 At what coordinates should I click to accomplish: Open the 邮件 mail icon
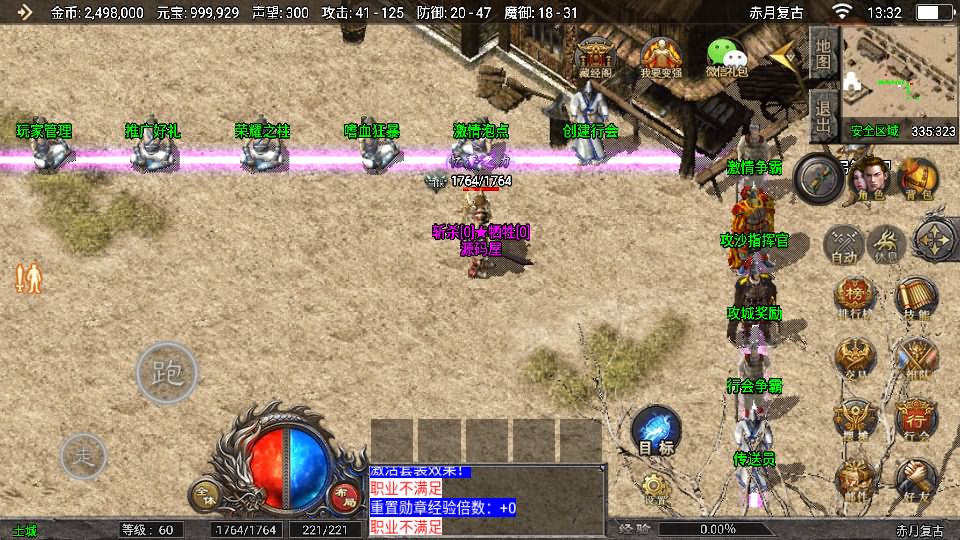[856, 478]
